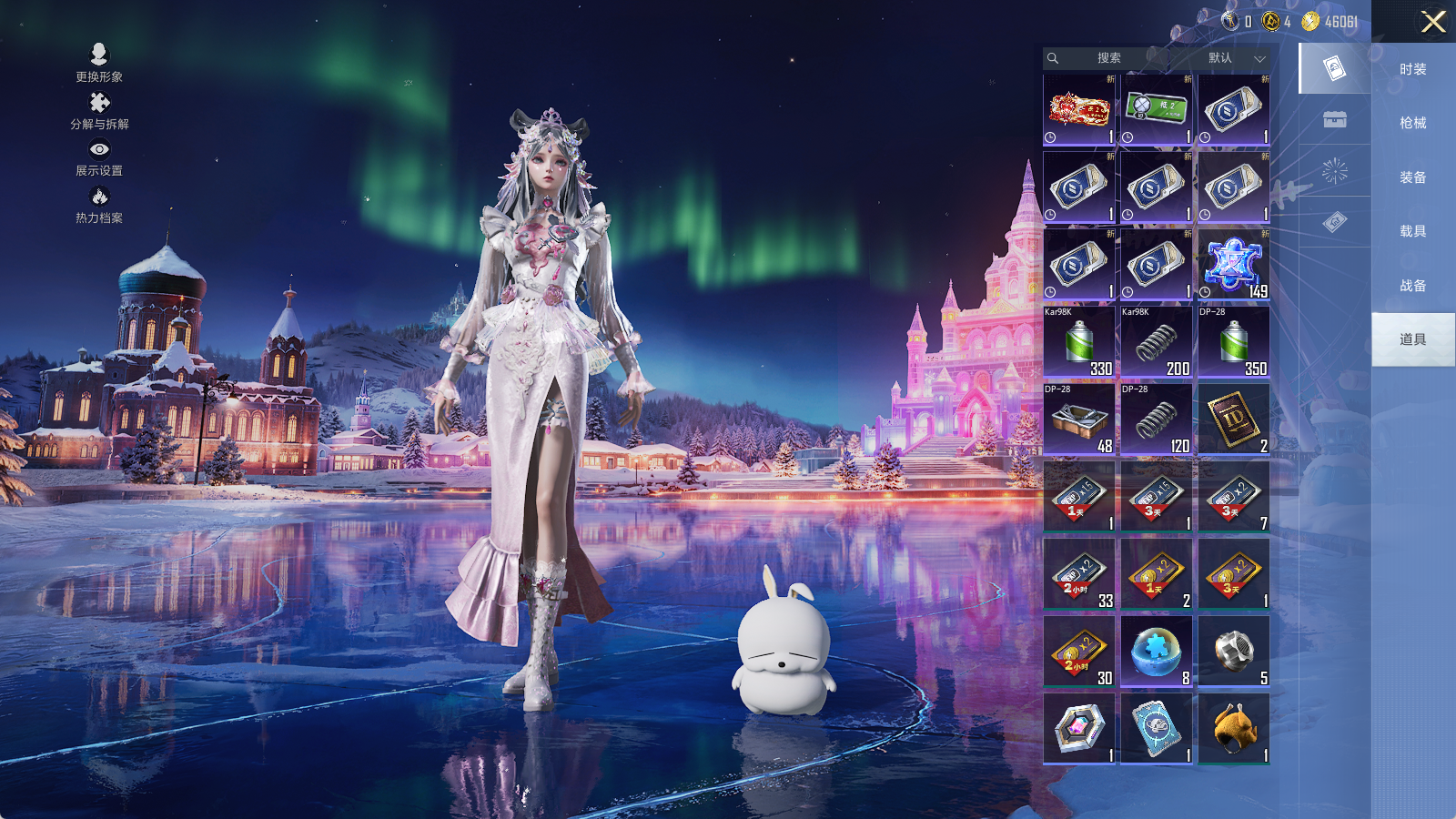This screenshot has height=819, width=1456.
Task: Open the 默认 sort dropdown
Action: 1233,58
